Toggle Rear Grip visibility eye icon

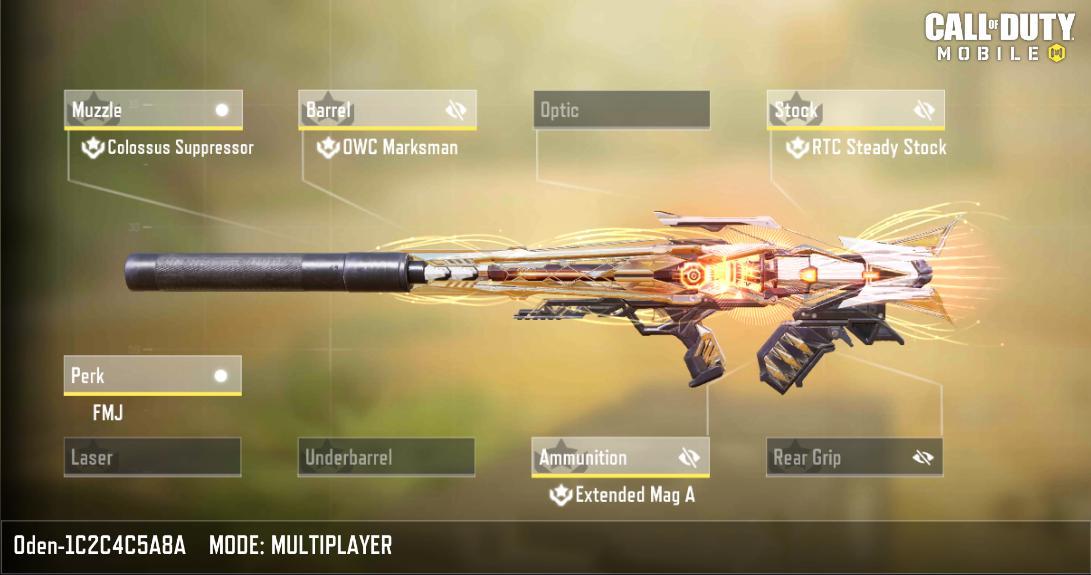coord(923,458)
